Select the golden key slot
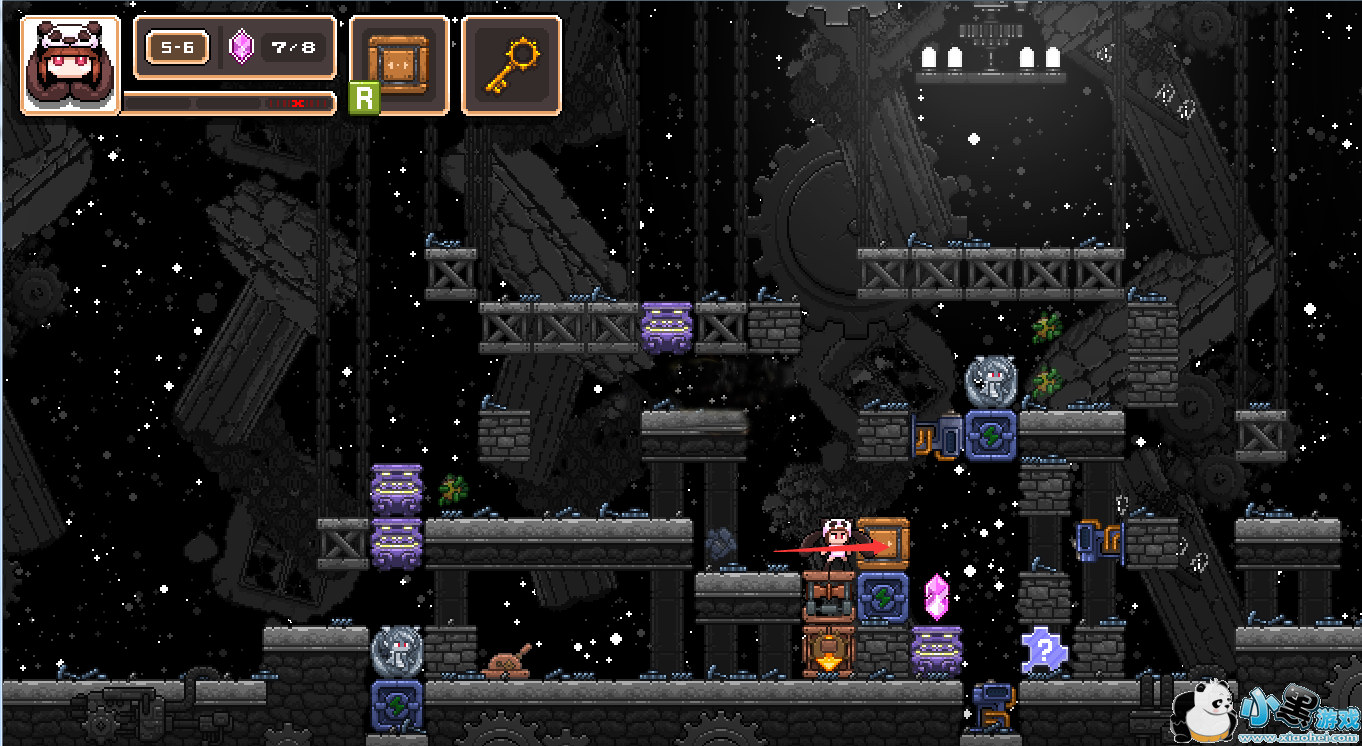This screenshot has height=746, width=1362. pyautogui.click(x=511, y=65)
